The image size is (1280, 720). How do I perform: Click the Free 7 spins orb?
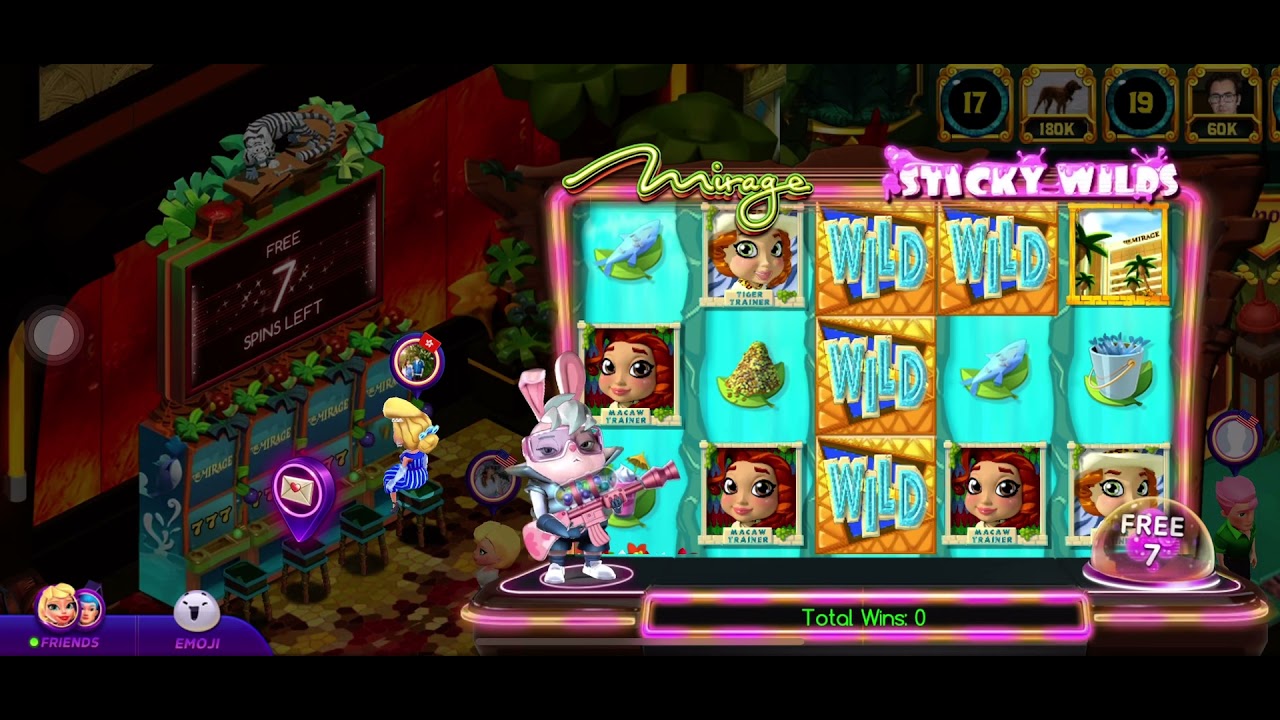1152,543
